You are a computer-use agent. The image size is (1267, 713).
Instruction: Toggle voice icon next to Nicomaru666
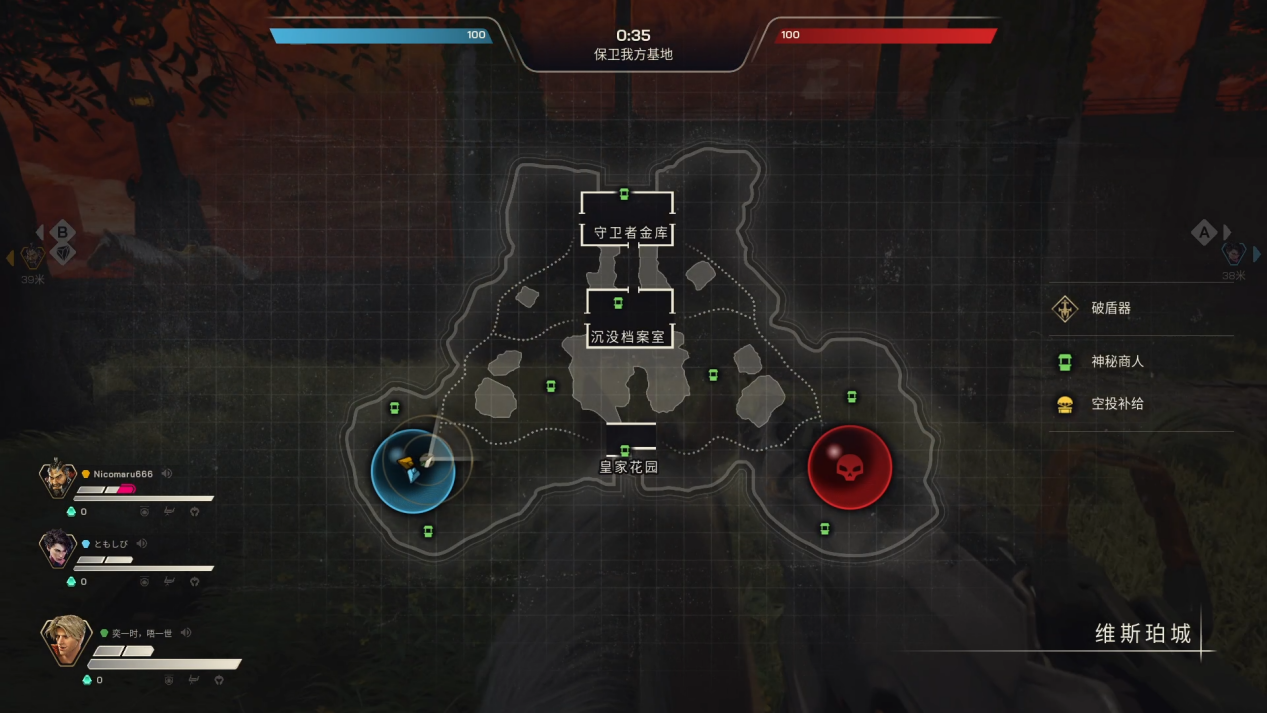167,474
